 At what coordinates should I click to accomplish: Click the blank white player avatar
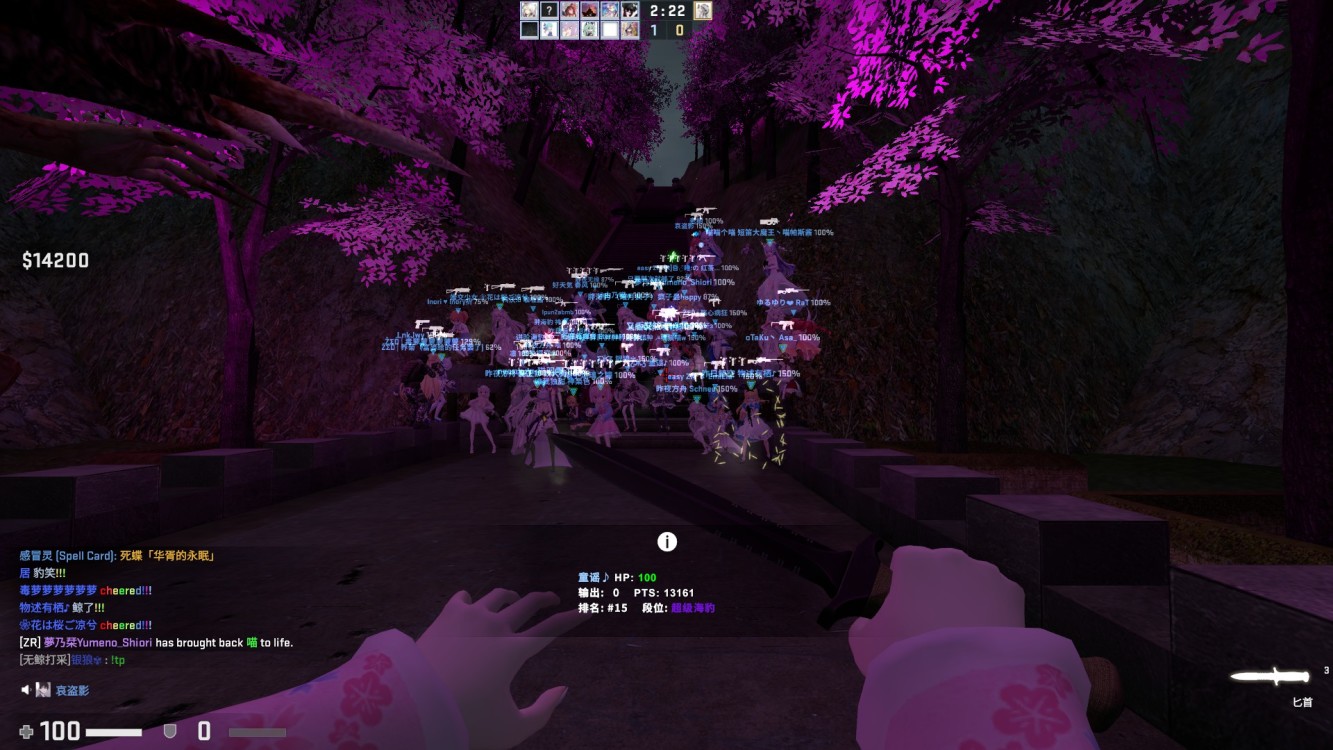pyautogui.click(x=610, y=30)
